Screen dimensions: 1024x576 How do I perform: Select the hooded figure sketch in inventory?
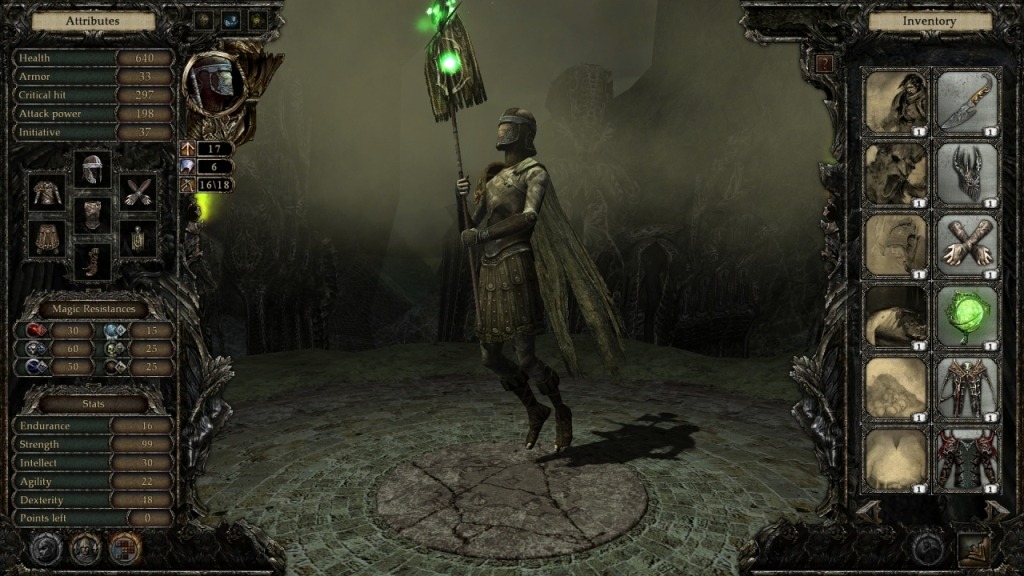pyautogui.click(x=896, y=100)
